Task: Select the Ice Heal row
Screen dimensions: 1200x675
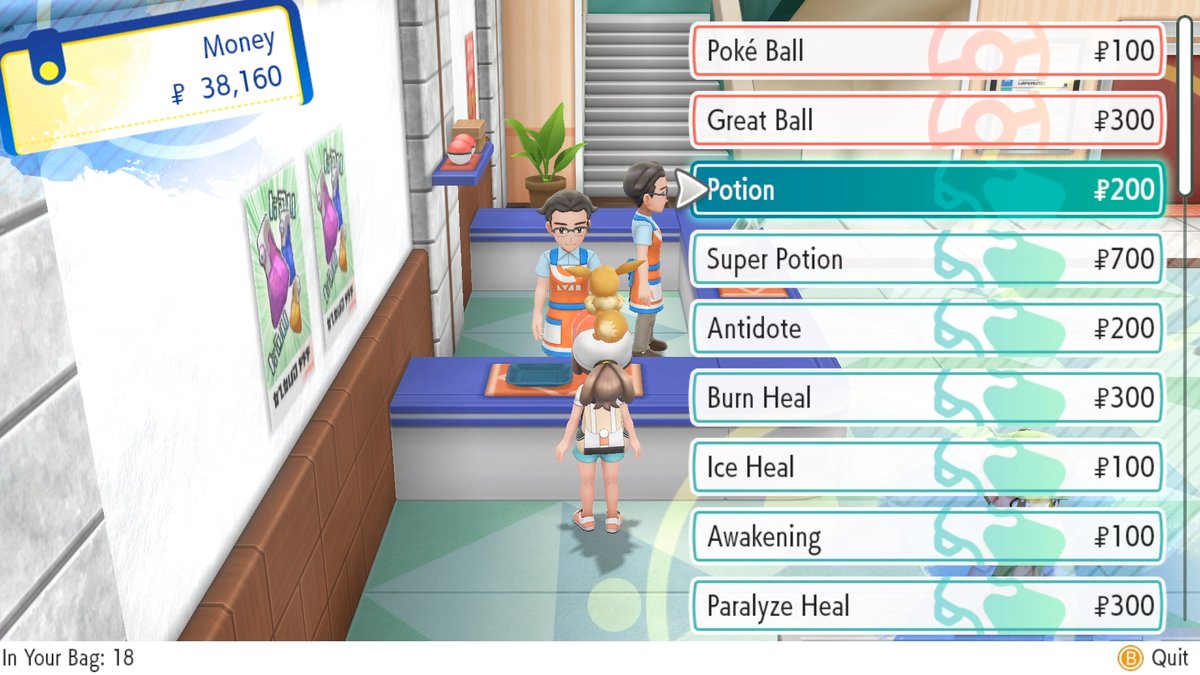Action: click(928, 467)
